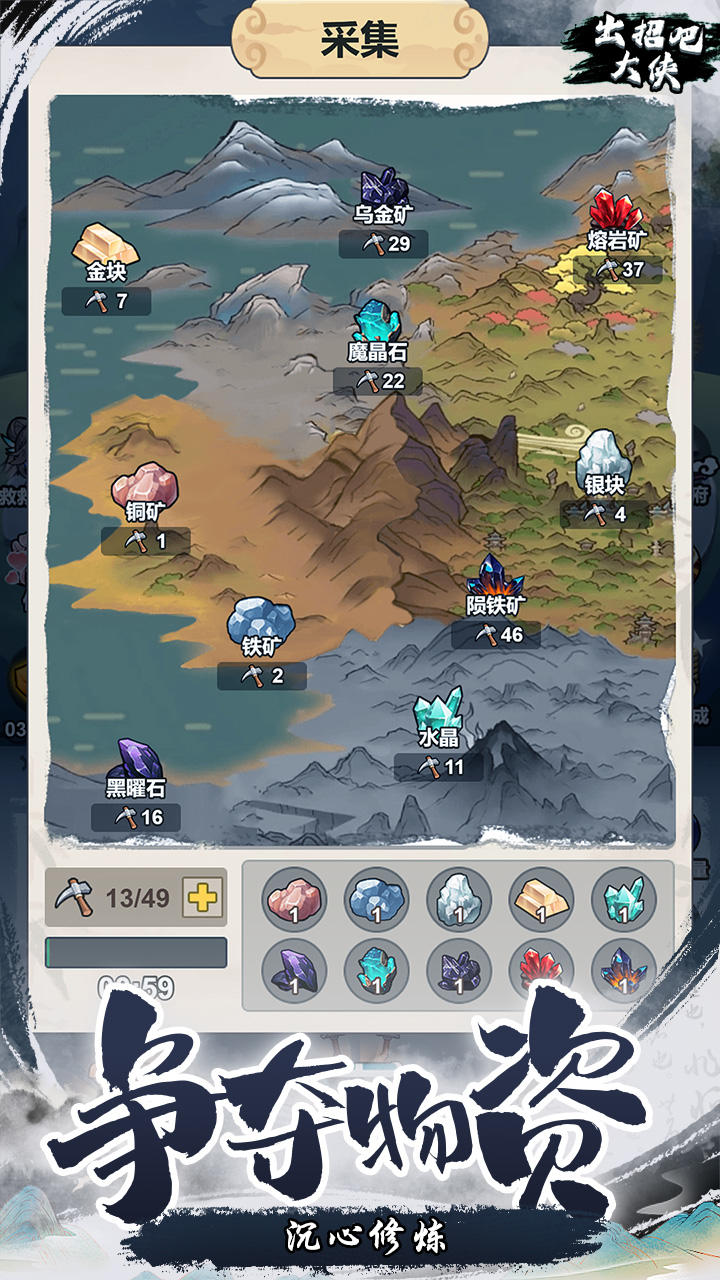This screenshot has height=1280, width=720.
Task: Add more pickaxes with the plus button
Action: (203, 897)
